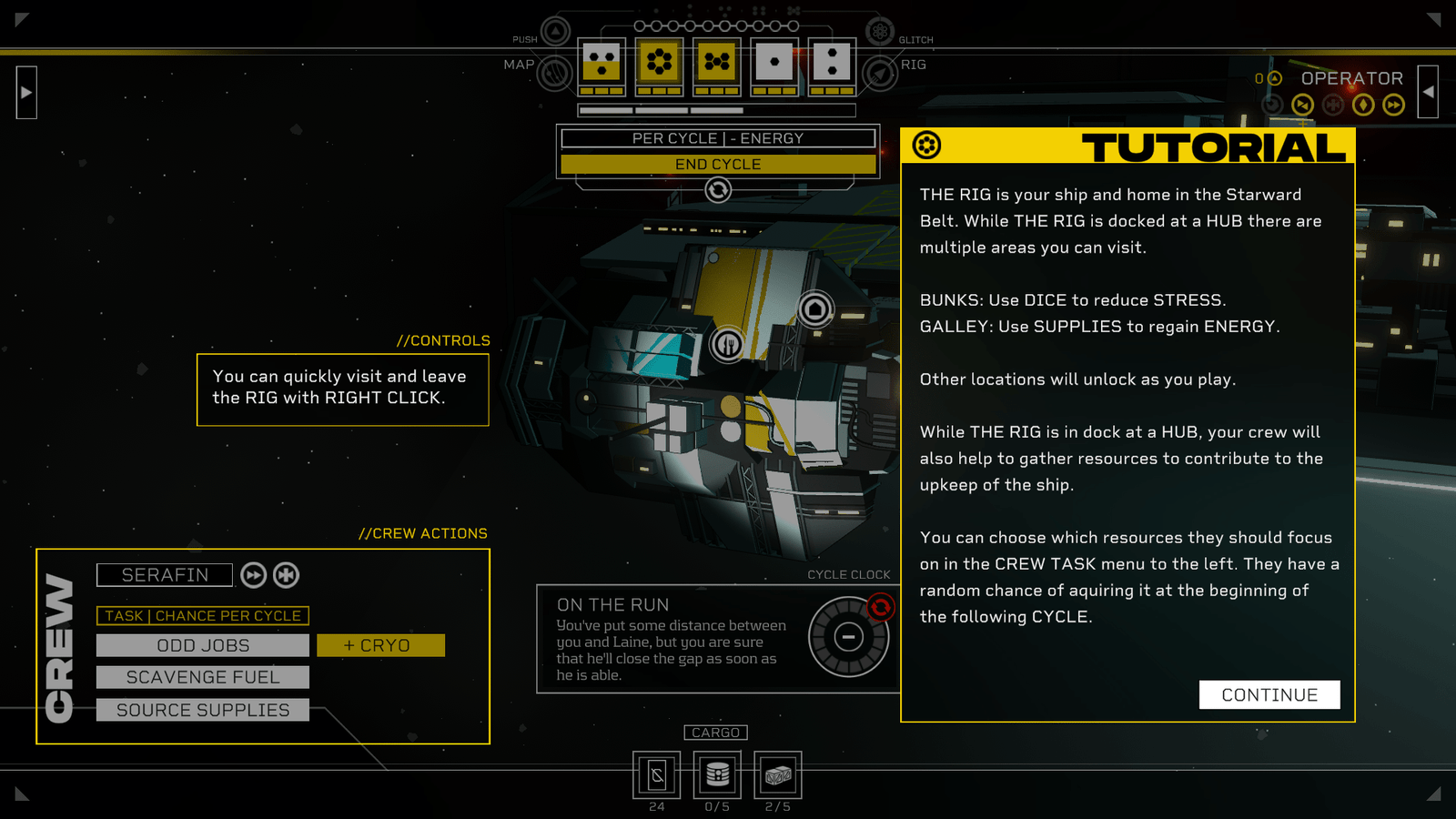The image size is (1456, 819).
Task: Select Source Supplies crew task
Action: [202, 710]
